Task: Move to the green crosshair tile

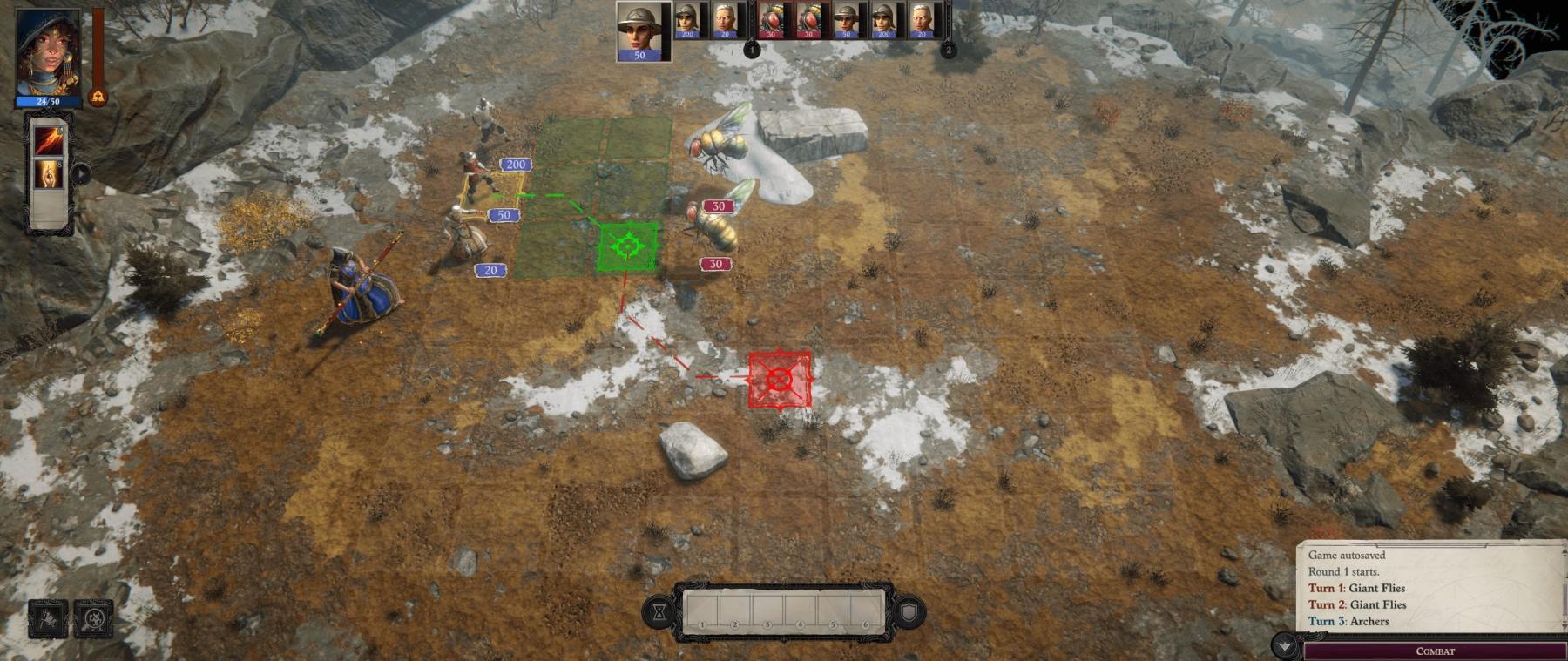Action: [627, 247]
